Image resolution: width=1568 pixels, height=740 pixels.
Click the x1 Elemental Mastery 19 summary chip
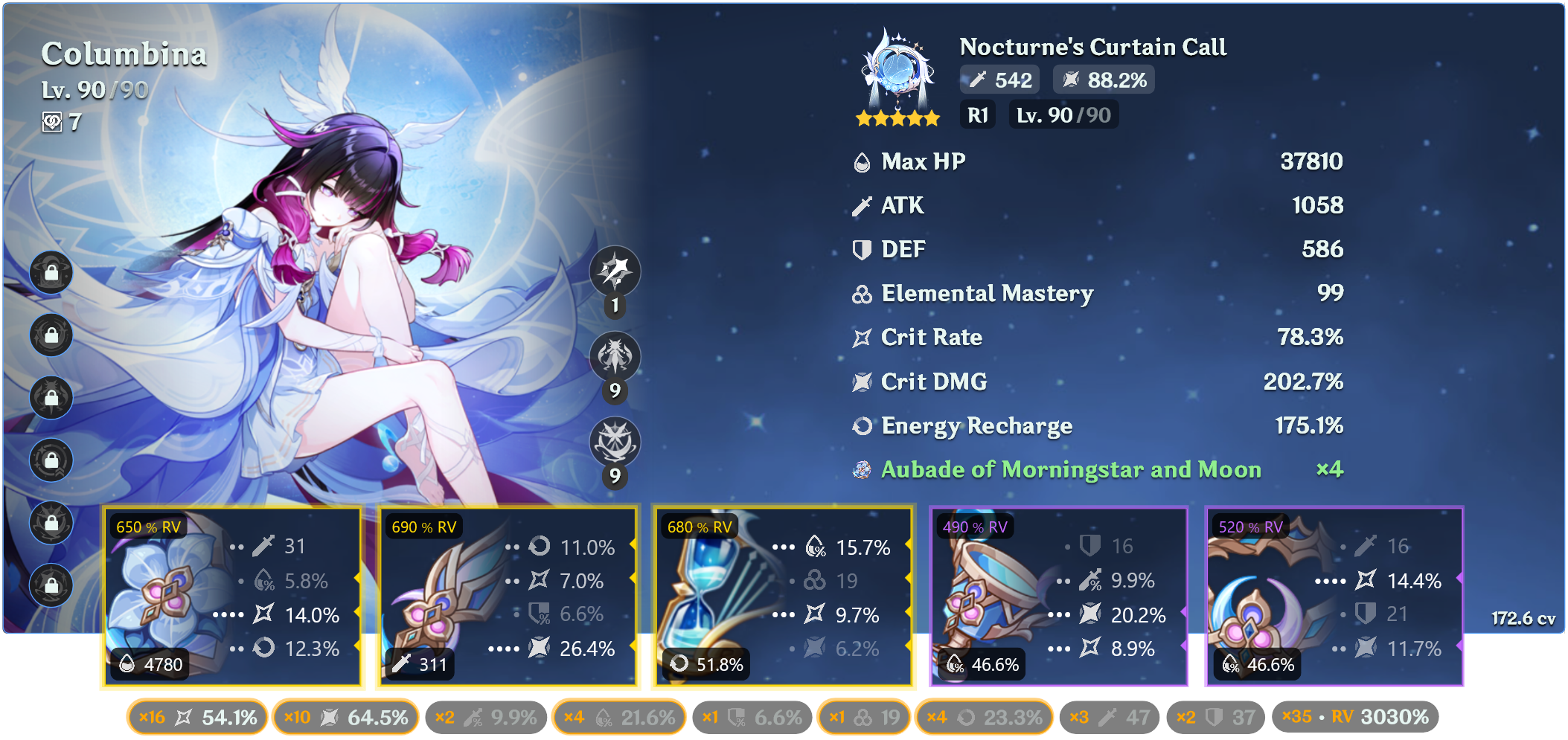click(864, 717)
